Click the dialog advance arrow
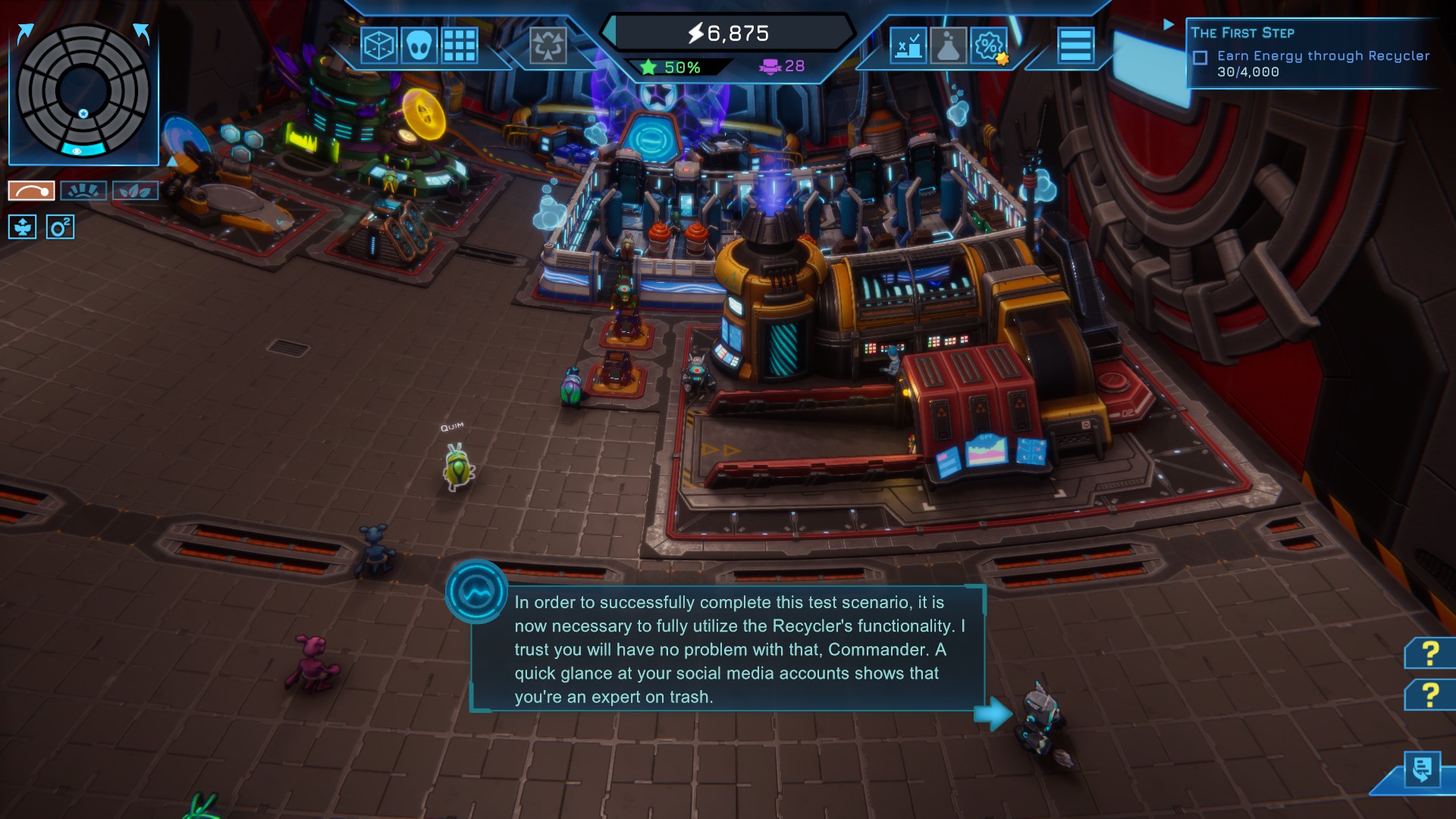 pos(993,714)
